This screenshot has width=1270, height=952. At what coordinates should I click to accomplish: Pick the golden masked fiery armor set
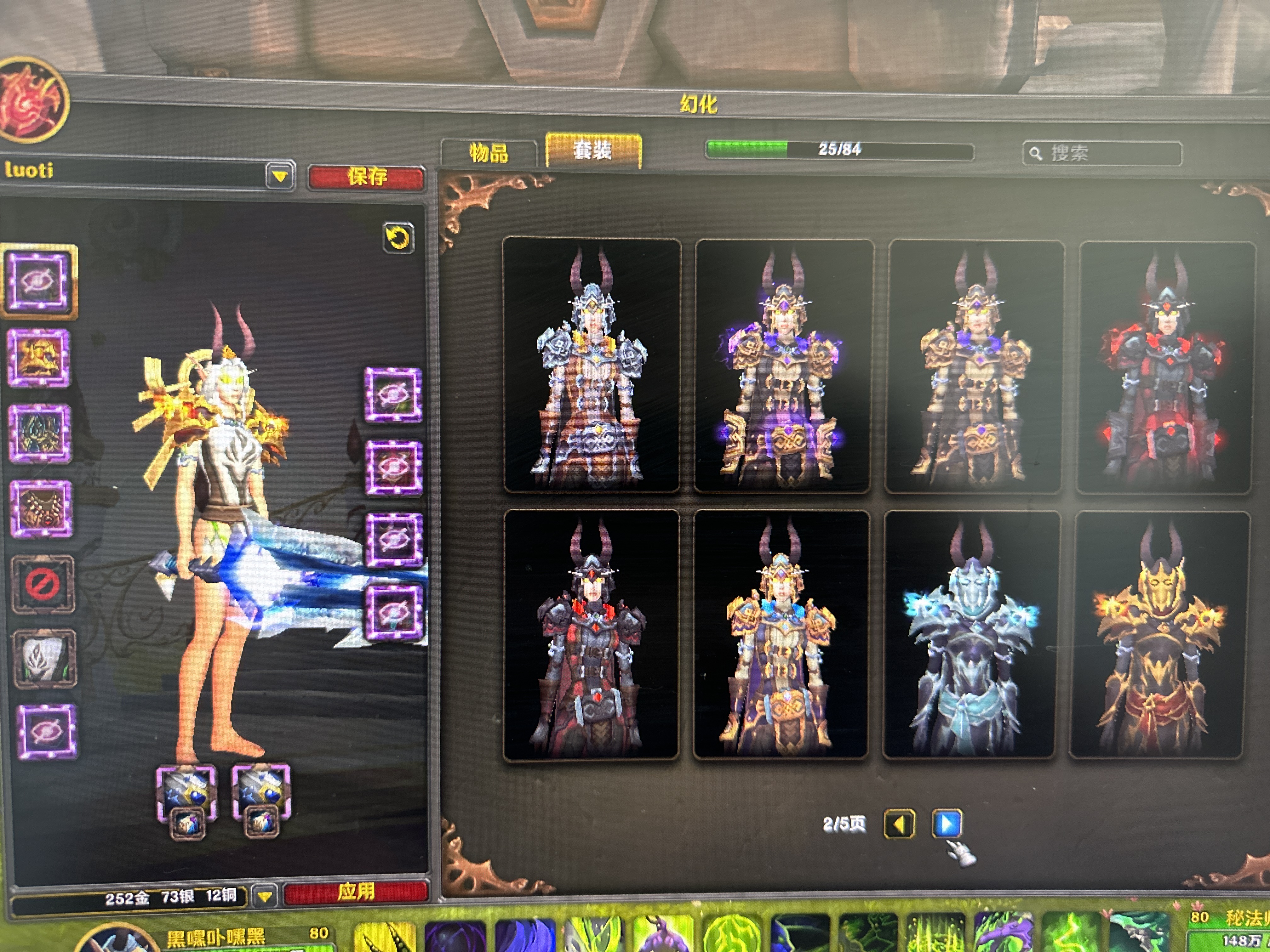pyautogui.click(x=1160, y=635)
